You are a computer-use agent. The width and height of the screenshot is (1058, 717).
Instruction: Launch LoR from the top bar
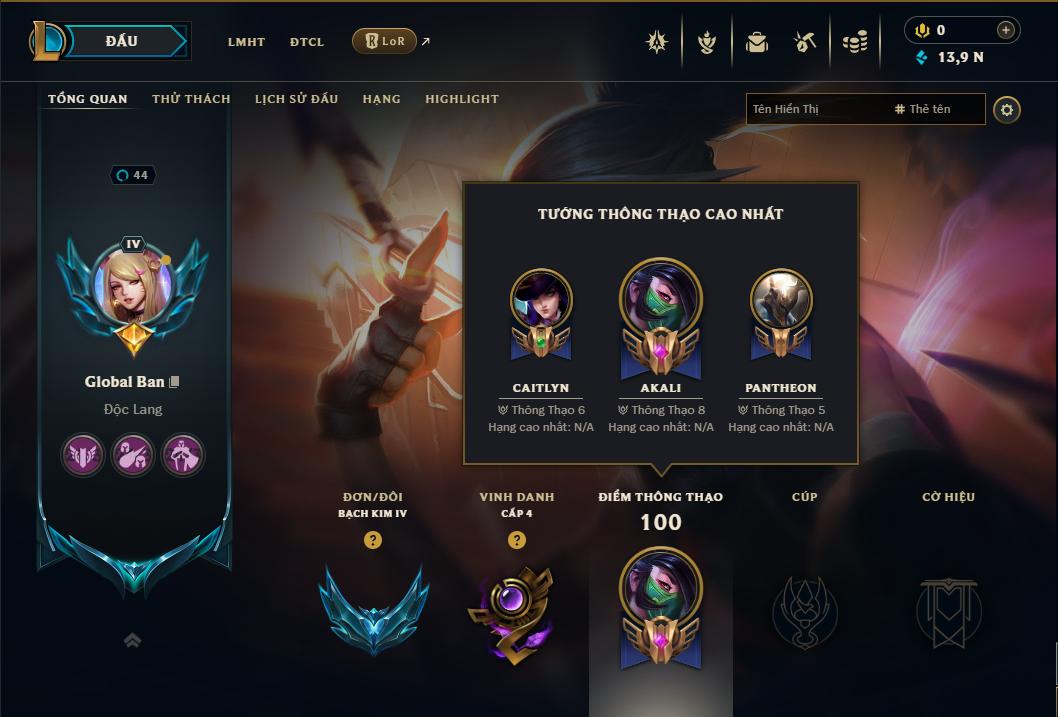click(384, 41)
